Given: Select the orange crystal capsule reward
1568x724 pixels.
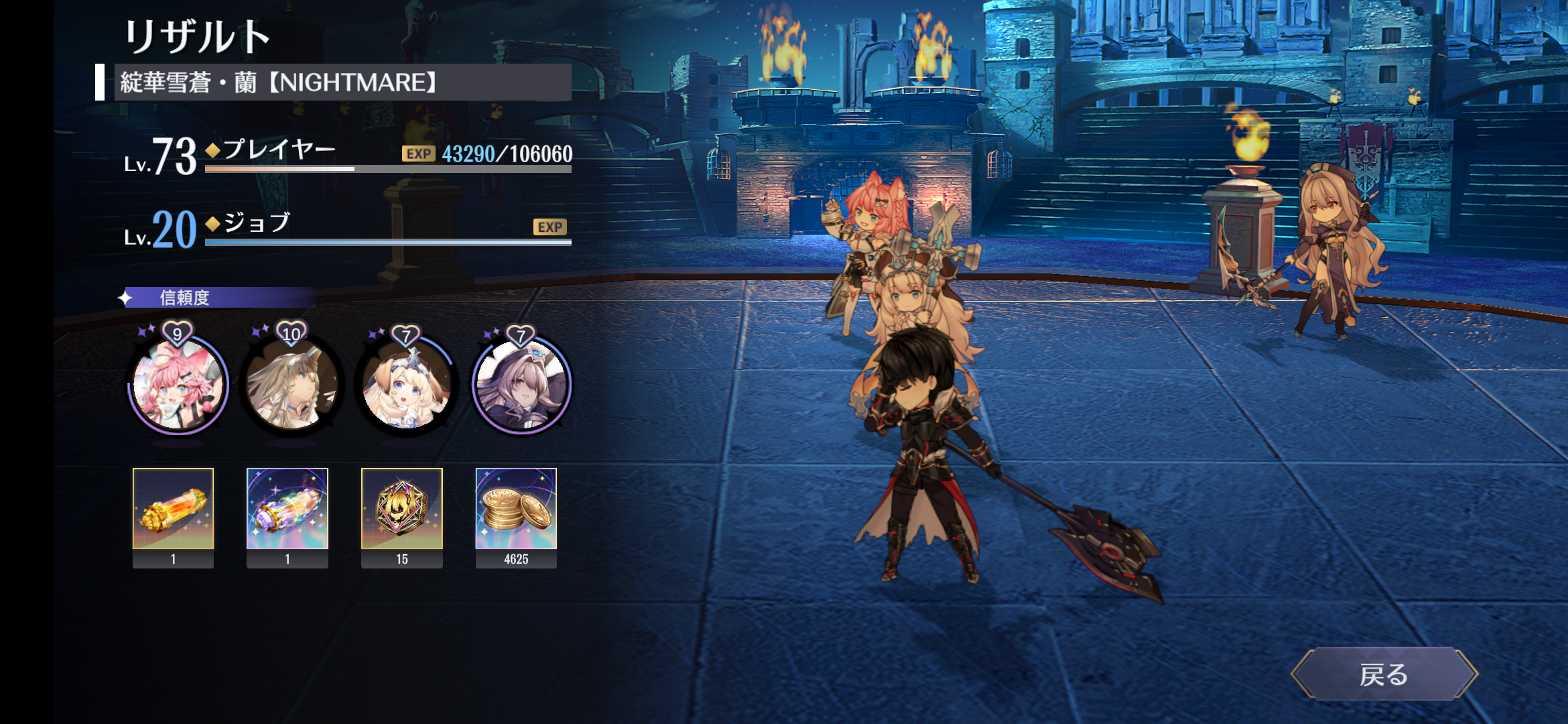Looking at the screenshot, I should coord(173,509).
